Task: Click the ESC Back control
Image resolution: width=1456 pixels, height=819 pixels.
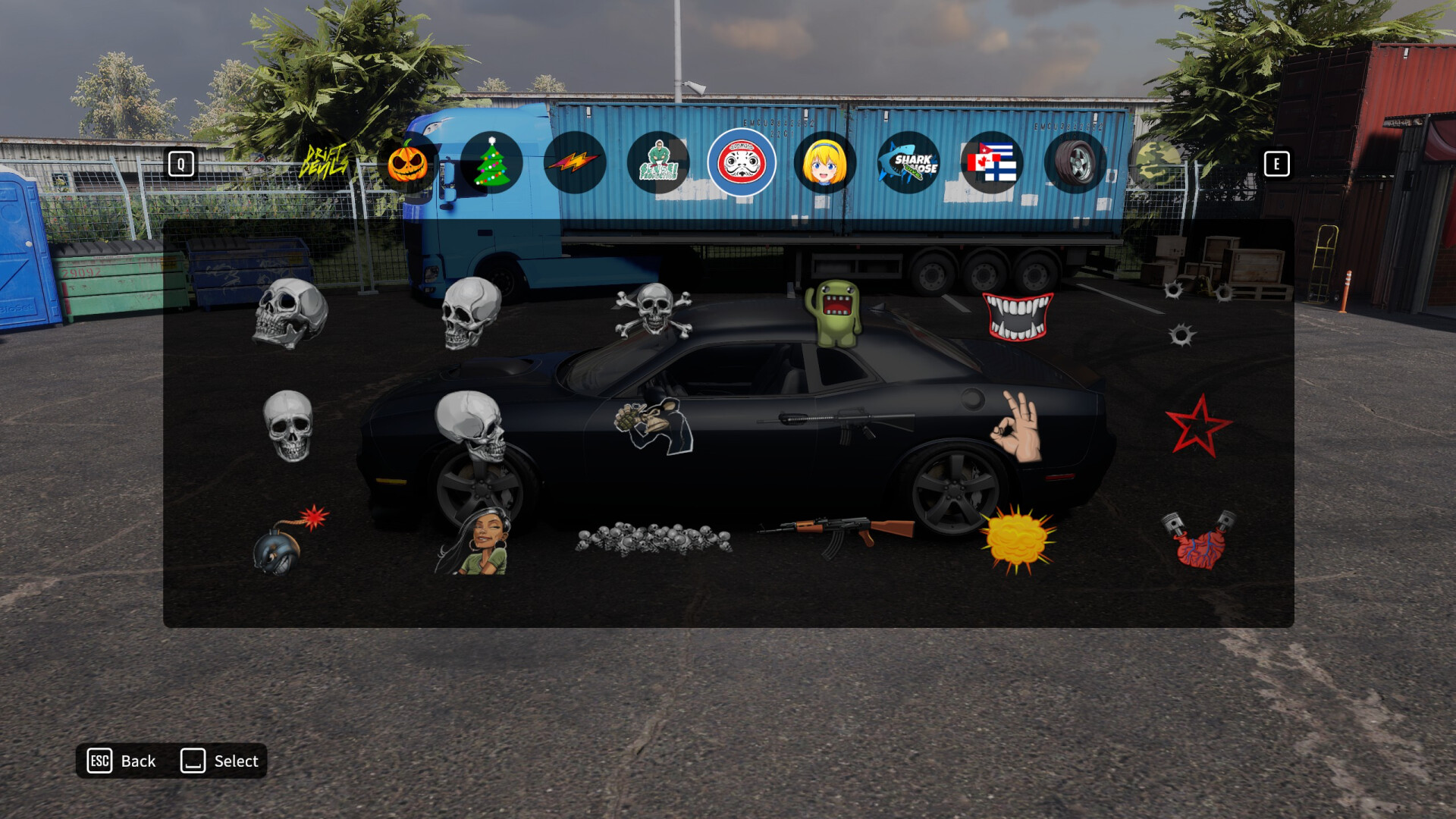Action: pyautogui.click(x=121, y=761)
